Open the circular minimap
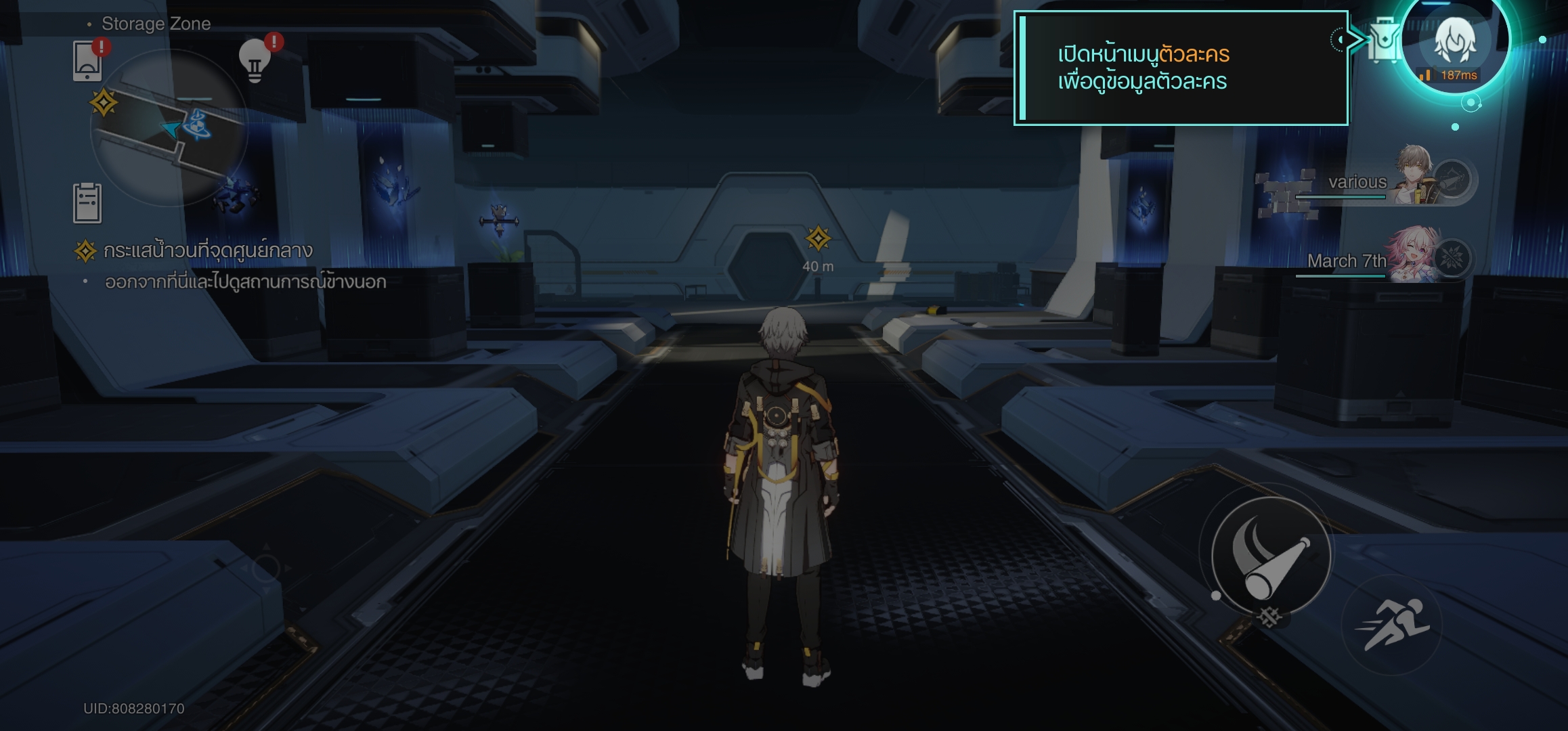 tap(169, 129)
